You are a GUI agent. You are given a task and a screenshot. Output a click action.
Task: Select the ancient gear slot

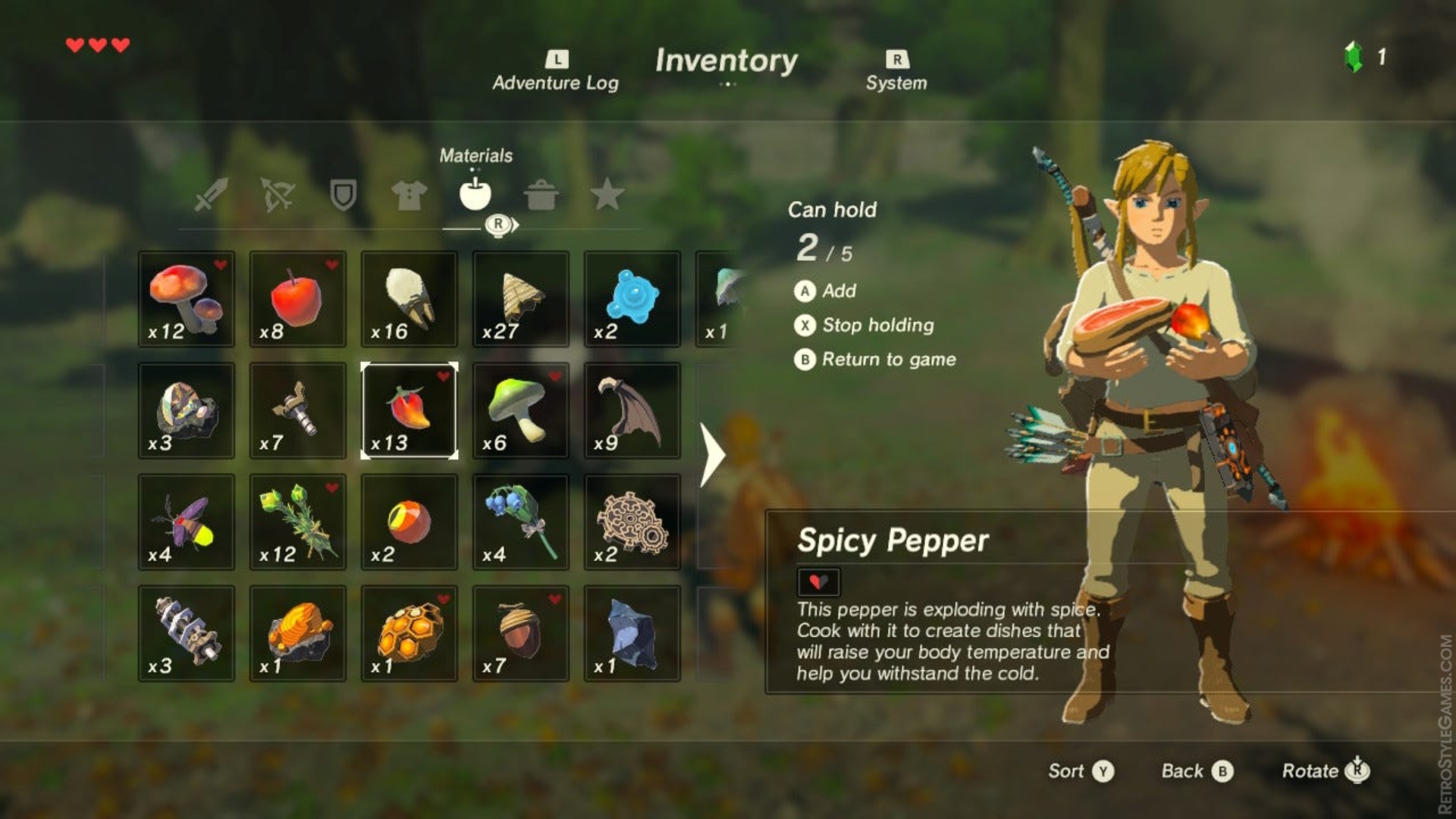632,522
